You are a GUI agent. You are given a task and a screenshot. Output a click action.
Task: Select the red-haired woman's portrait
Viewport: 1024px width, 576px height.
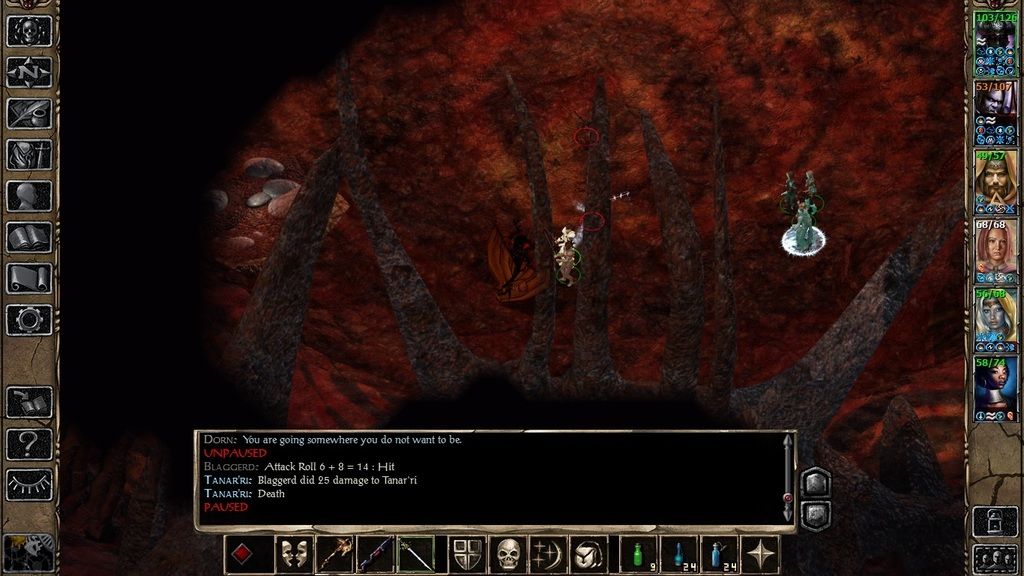point(995,249)
